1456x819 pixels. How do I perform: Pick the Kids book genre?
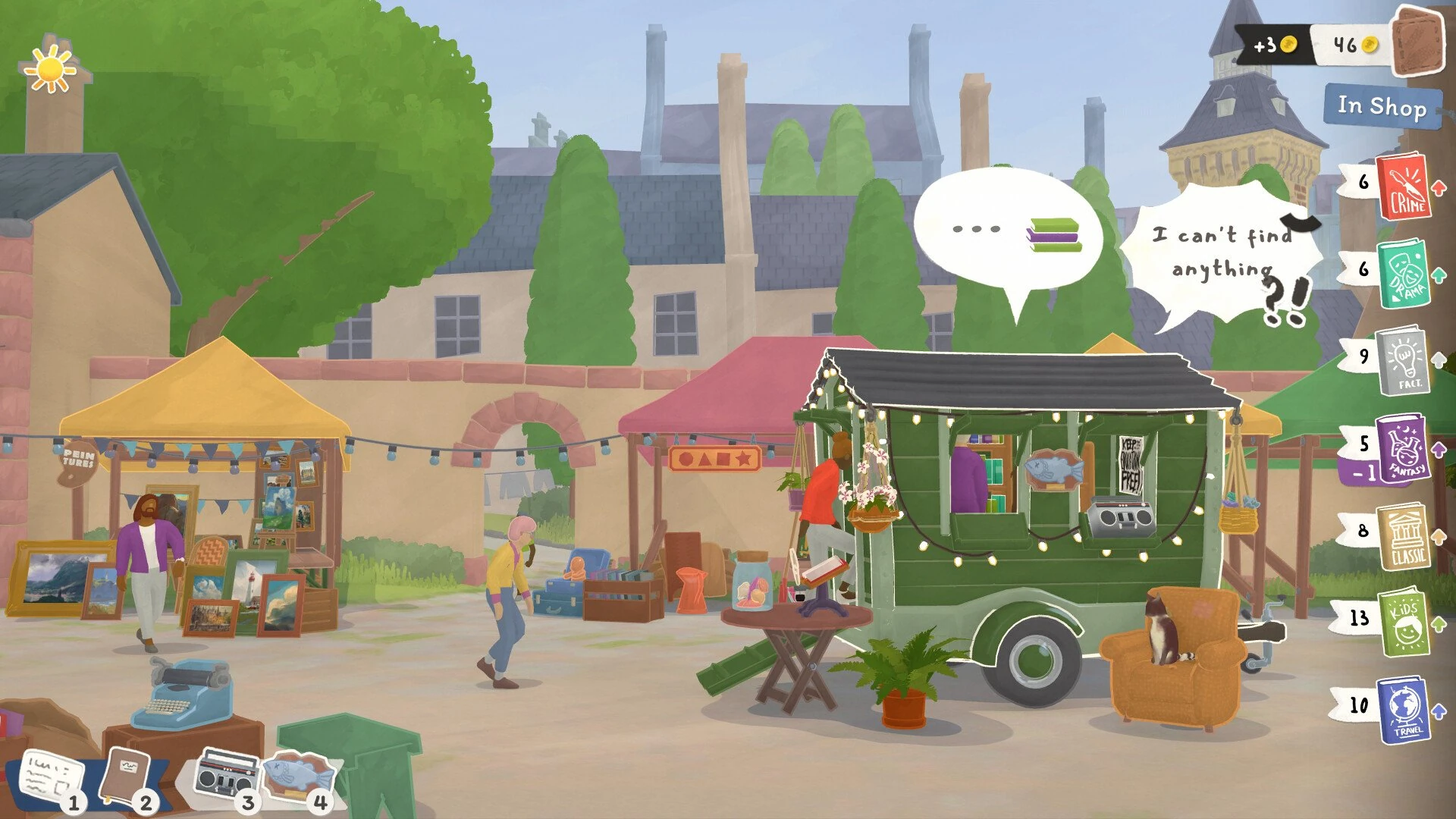[1404, 623]
